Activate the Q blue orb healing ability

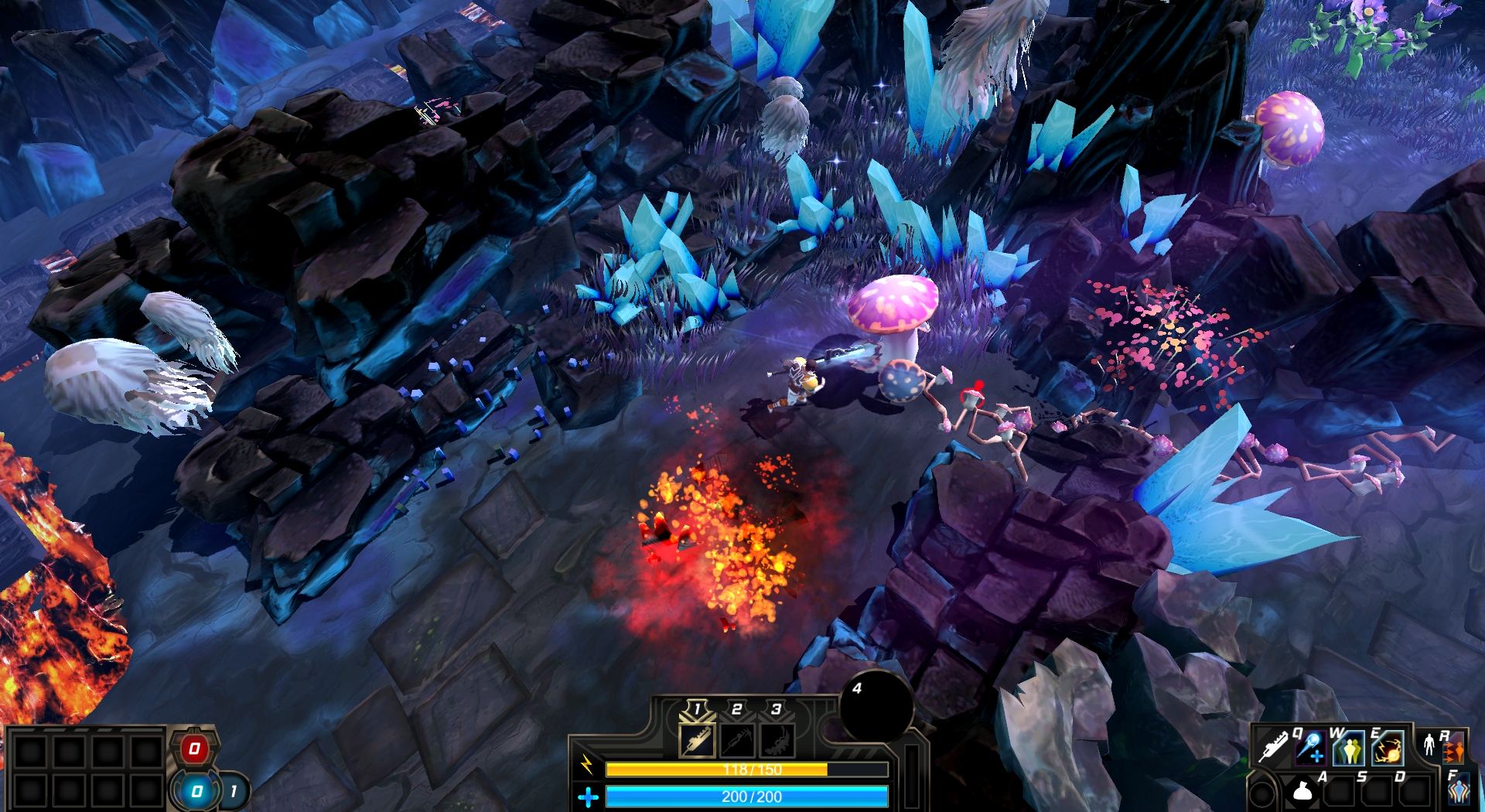pos(1310,748)
